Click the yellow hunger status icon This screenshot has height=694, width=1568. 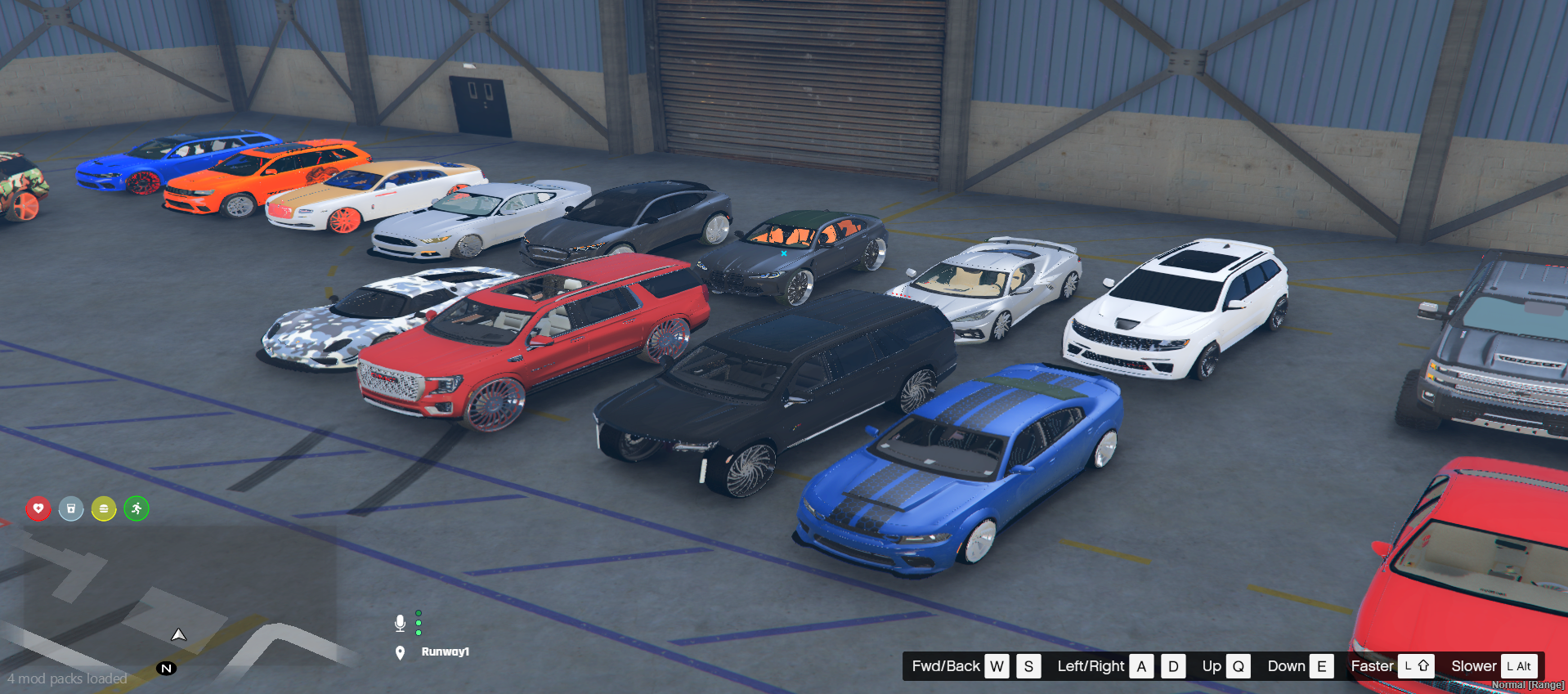pos(104,508)
